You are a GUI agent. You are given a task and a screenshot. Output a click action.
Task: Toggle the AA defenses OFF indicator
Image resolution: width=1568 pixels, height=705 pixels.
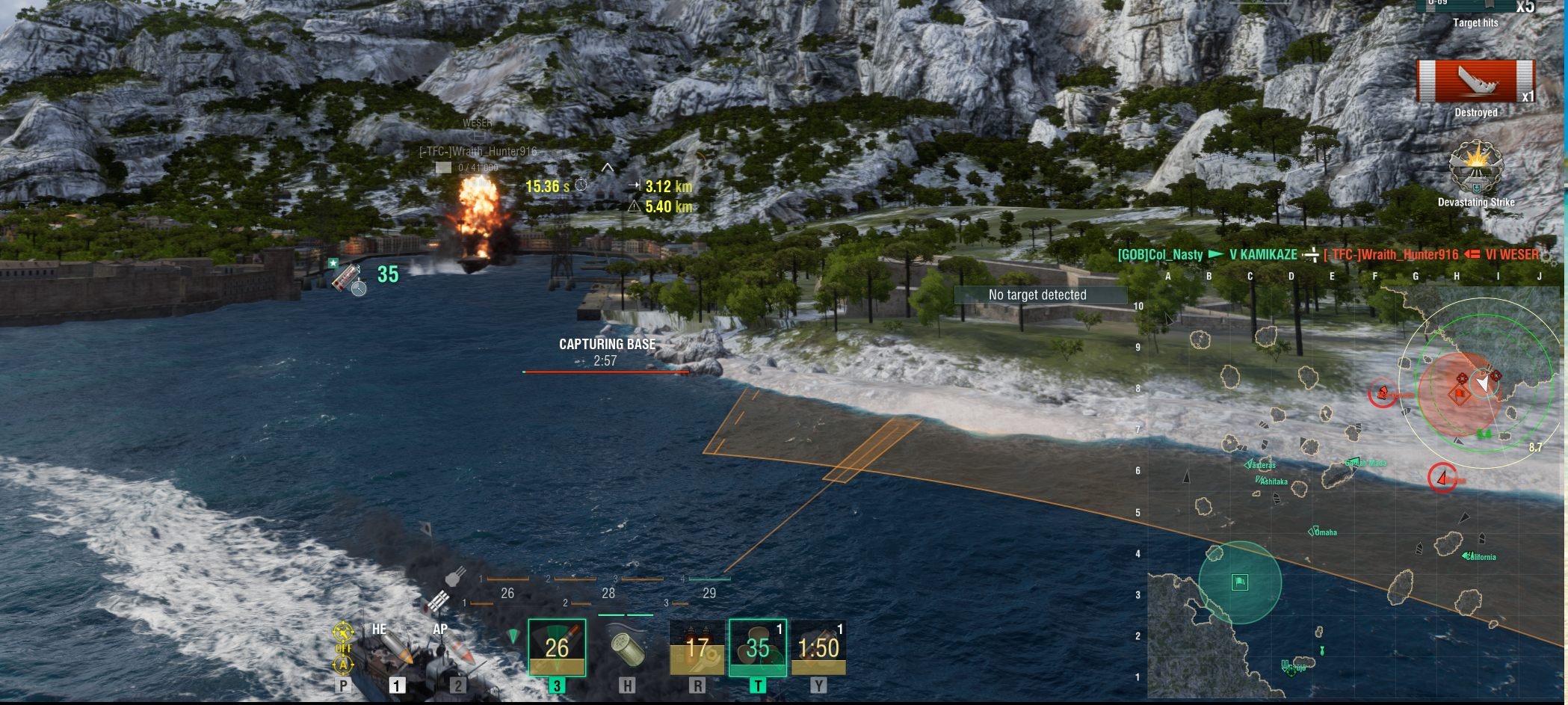(343, 648)
